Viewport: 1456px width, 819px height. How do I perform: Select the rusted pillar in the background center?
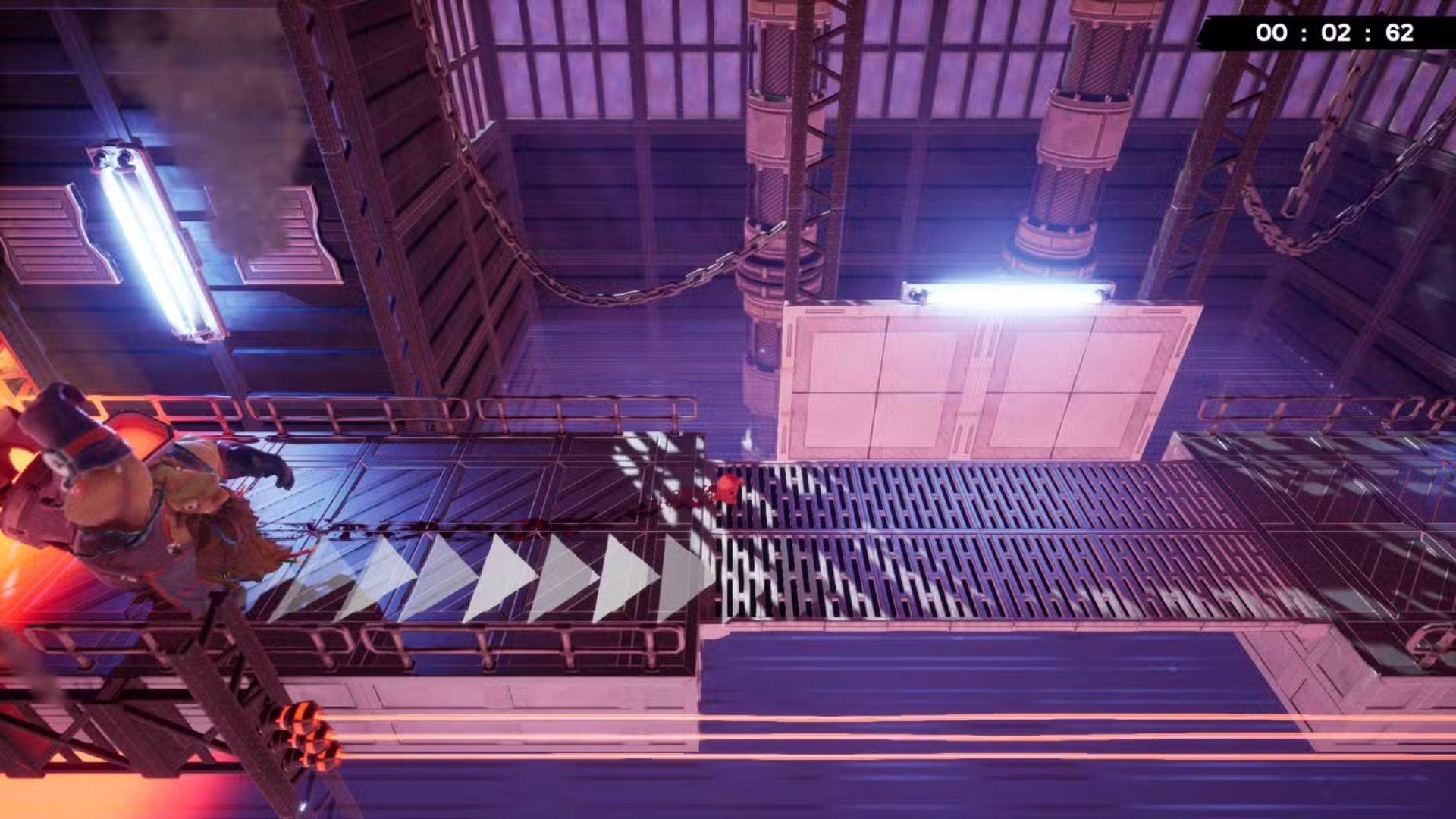(773, 190)
